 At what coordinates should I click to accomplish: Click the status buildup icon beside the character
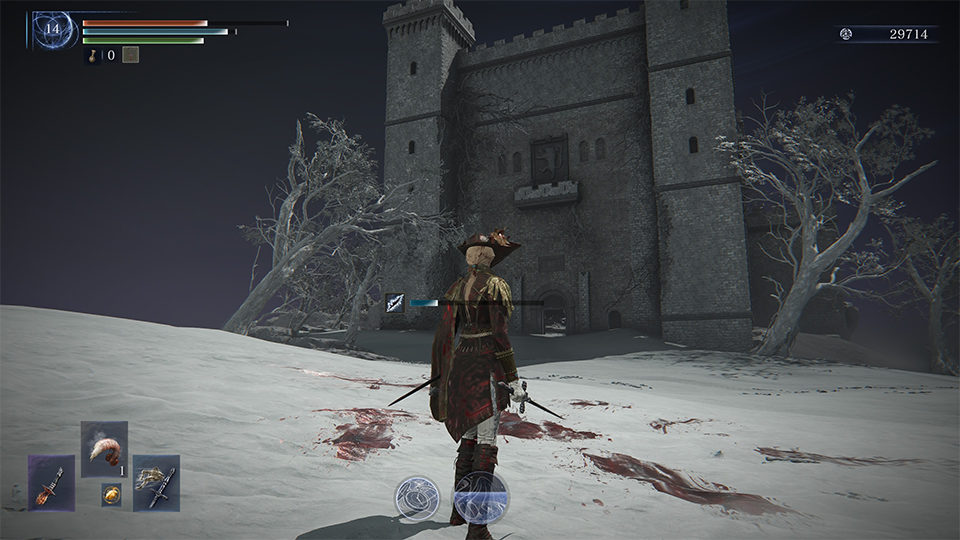tap(395, 303)
